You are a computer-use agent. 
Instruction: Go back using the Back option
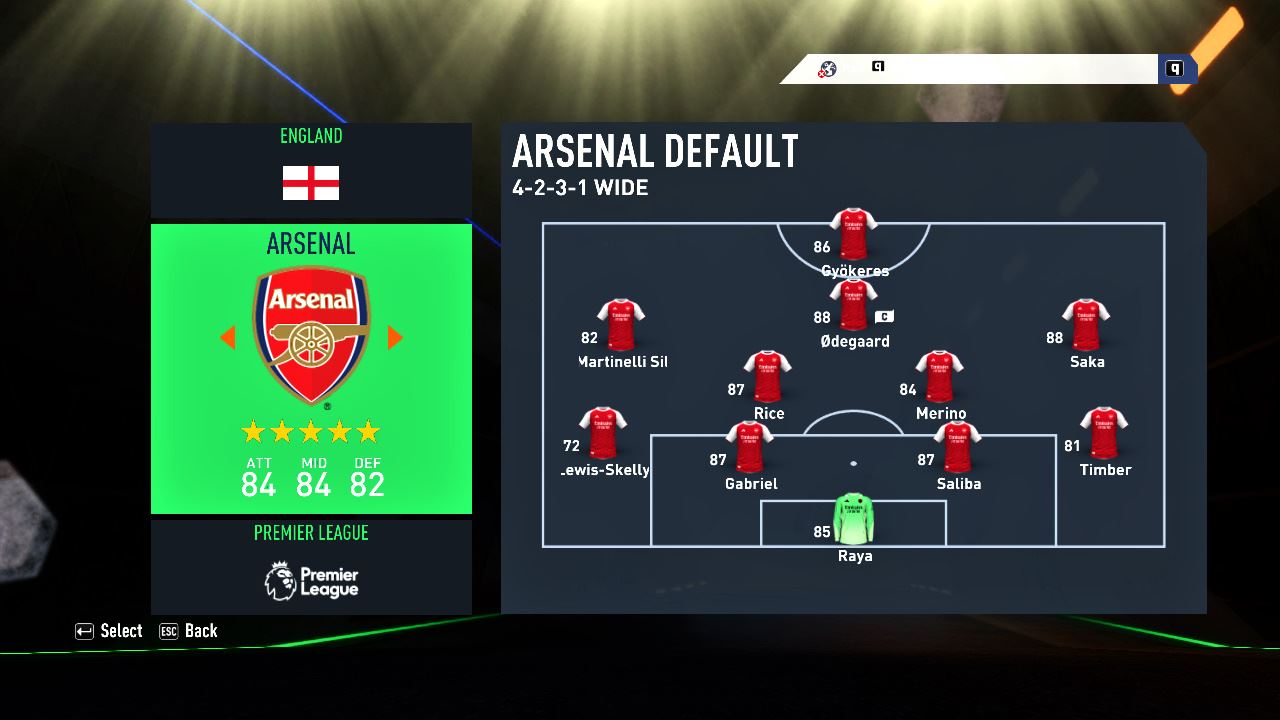click(188, 631)
